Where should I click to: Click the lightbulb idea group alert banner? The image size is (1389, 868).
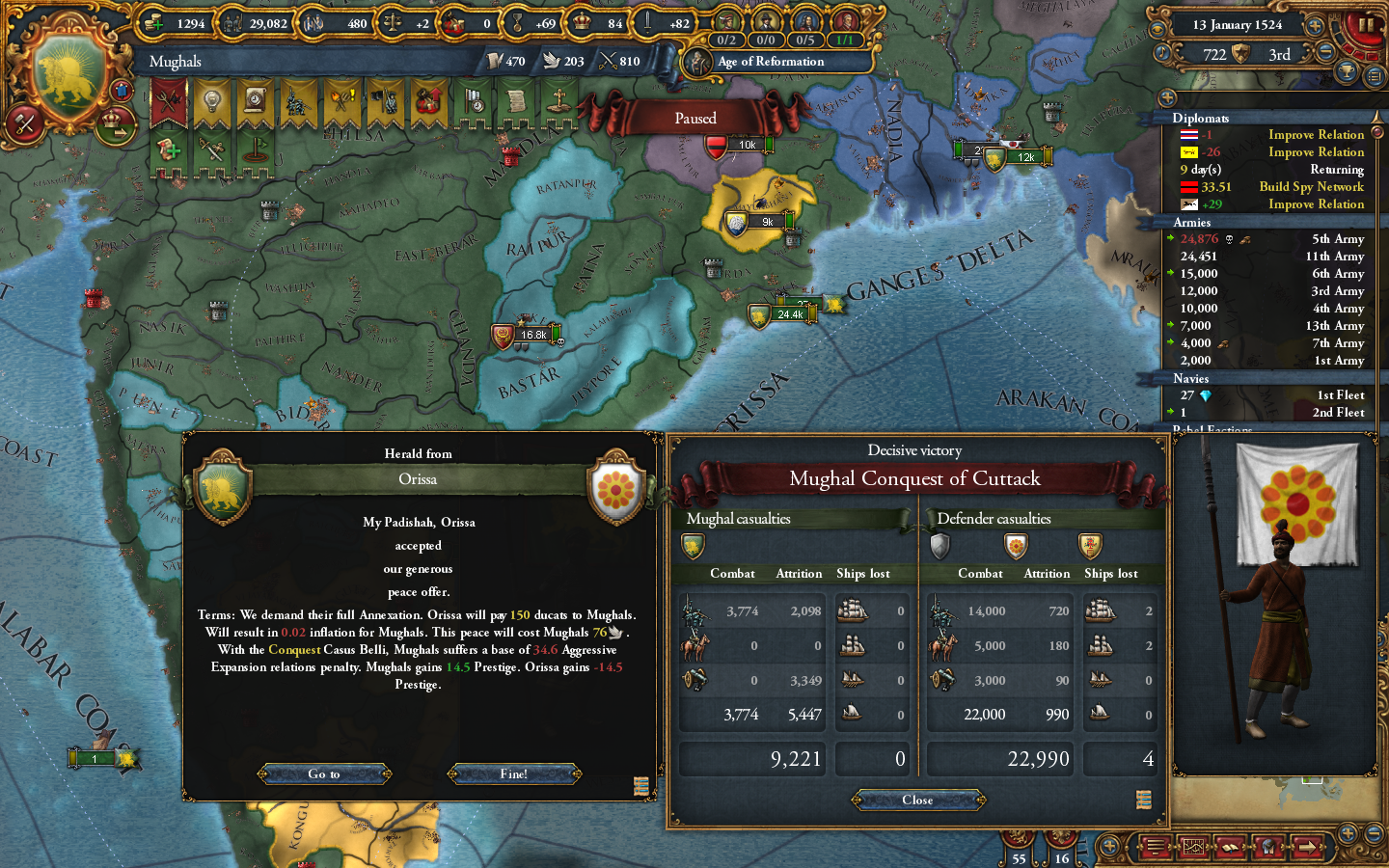(212, 99)
